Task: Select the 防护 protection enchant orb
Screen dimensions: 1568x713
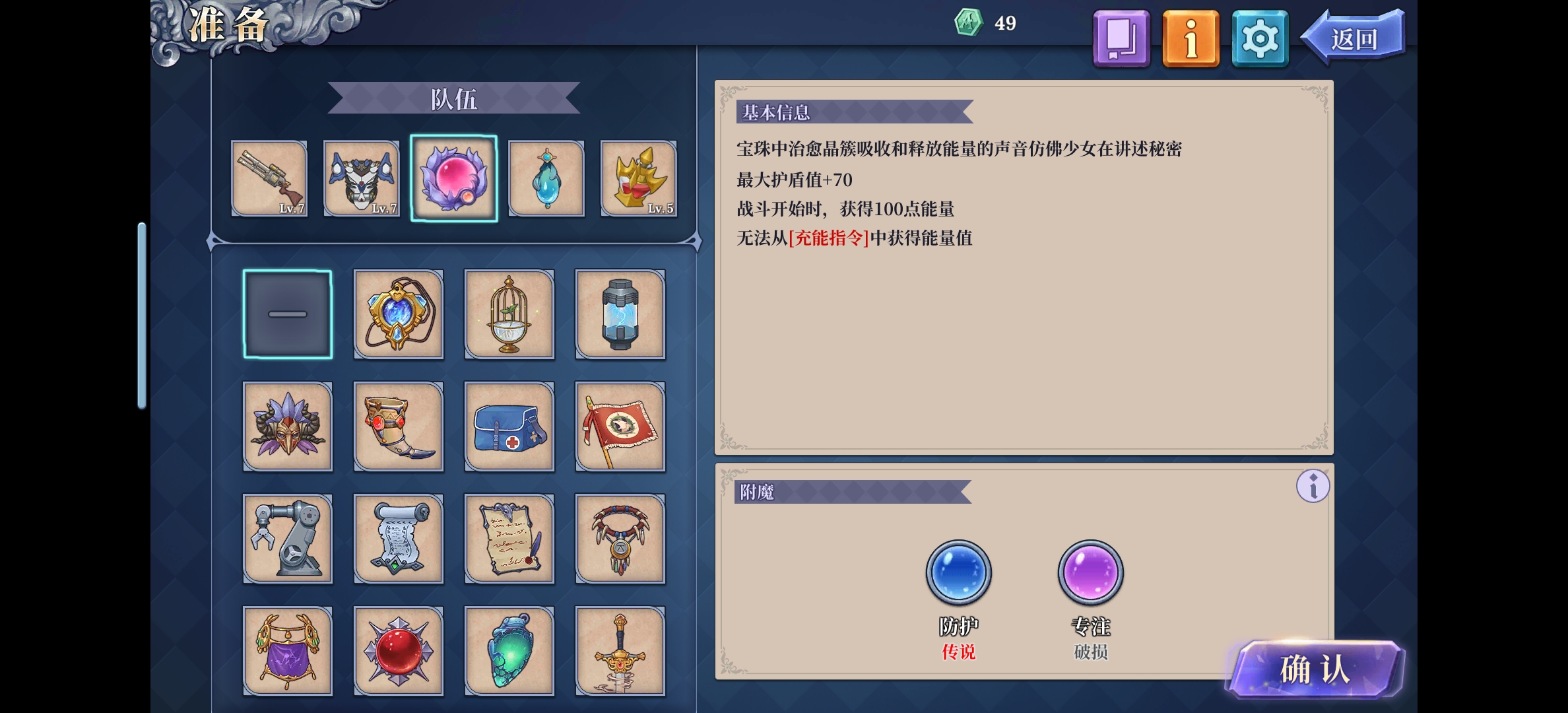Action: click(958, 573)
